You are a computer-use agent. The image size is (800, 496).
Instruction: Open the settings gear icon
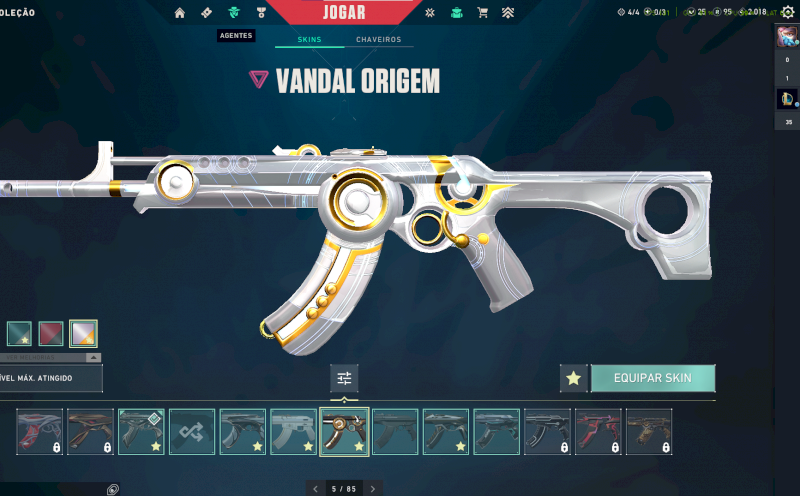coord(787,13)
